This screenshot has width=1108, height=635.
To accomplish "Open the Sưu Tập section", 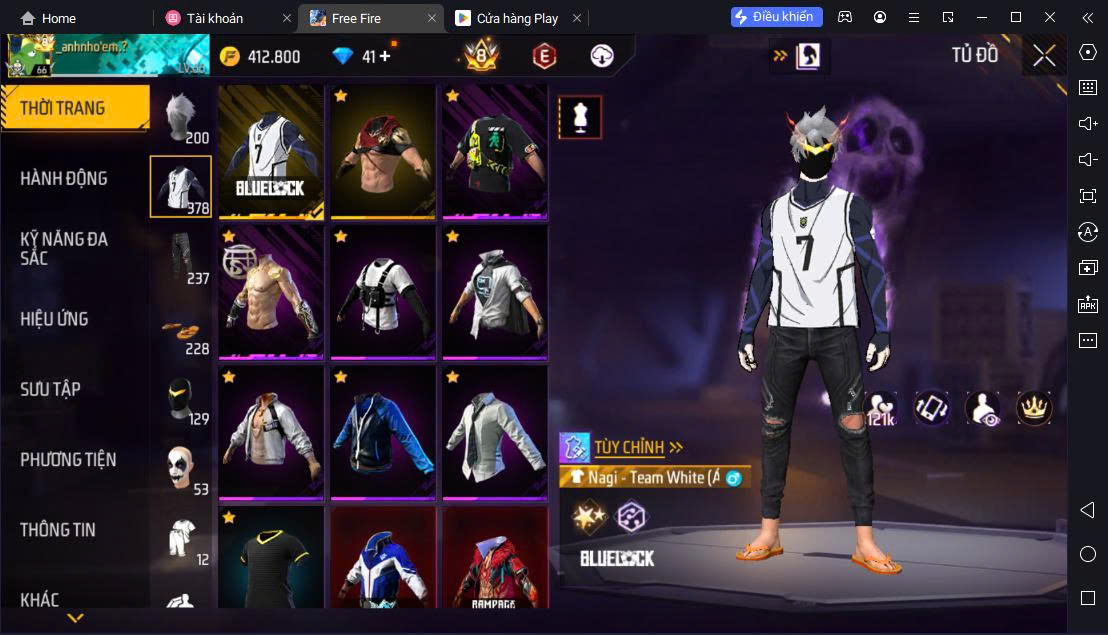I will click(50, 389).
